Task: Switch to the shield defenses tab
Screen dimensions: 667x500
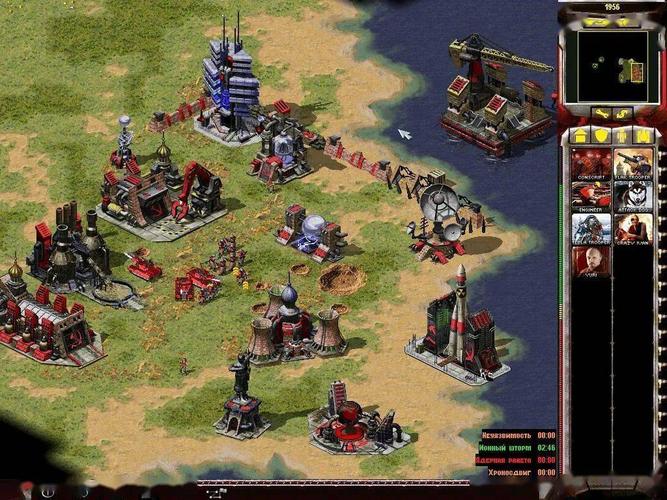Action: pos(601,135)
